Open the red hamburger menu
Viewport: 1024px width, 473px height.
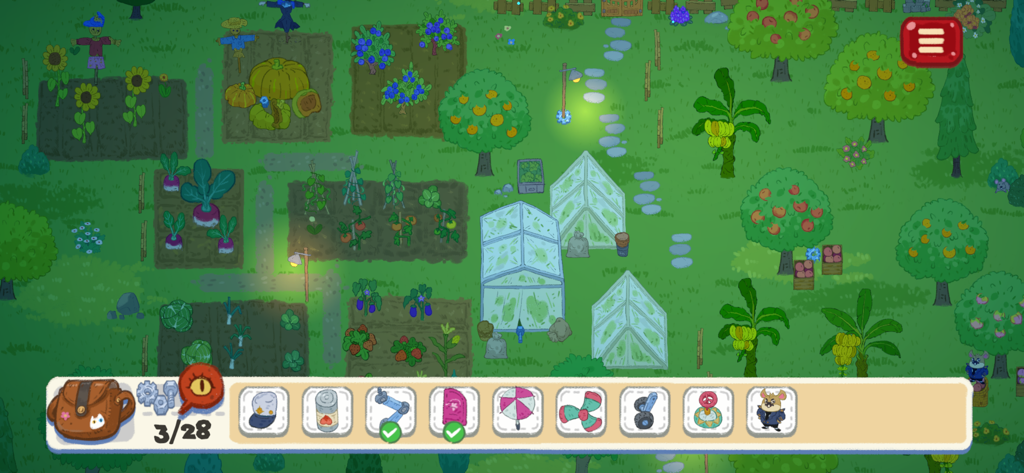pyautogui.click(x=931, y=41)
